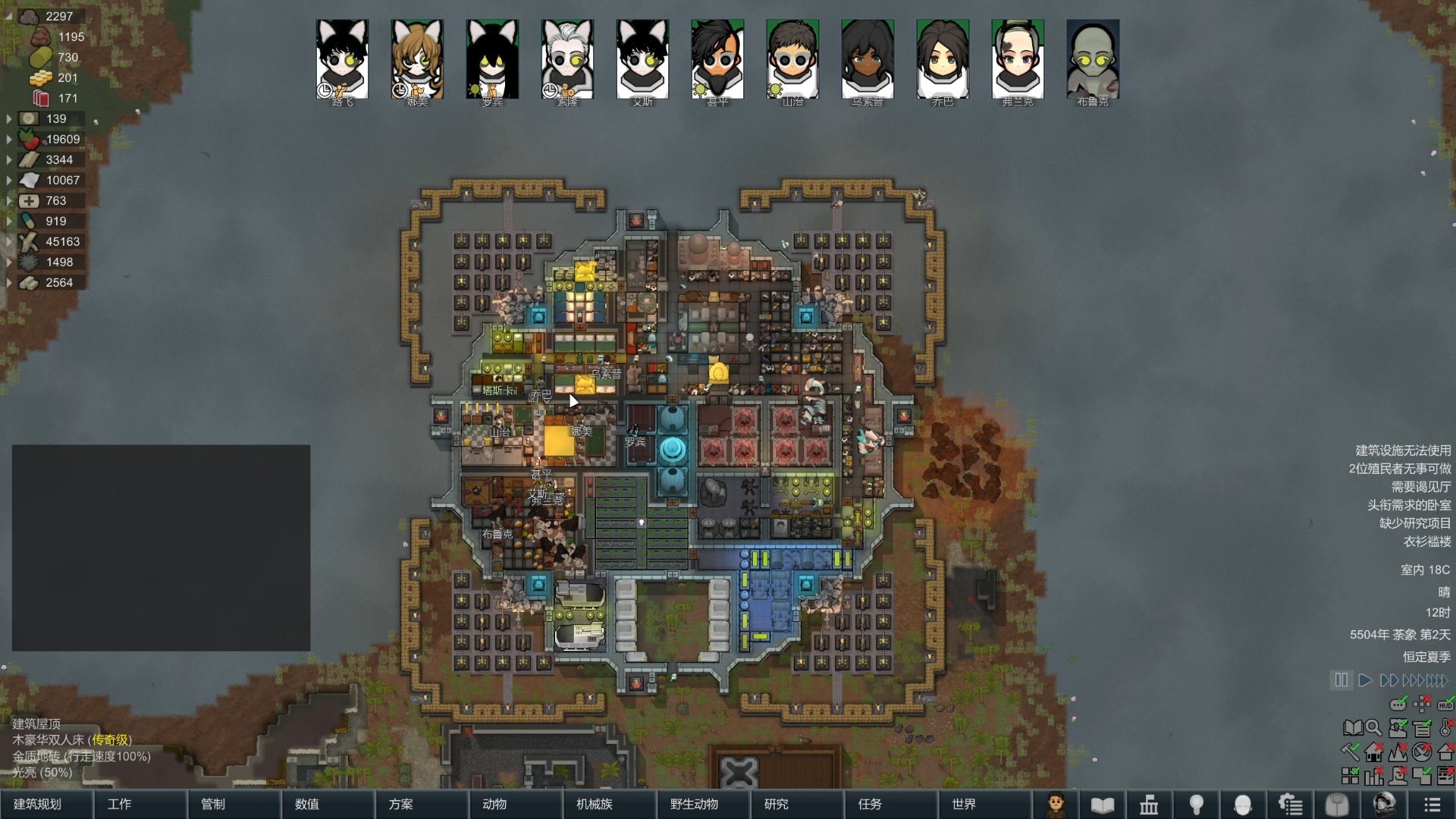Open the 缺少研究项目 alert

(1414, 523)
